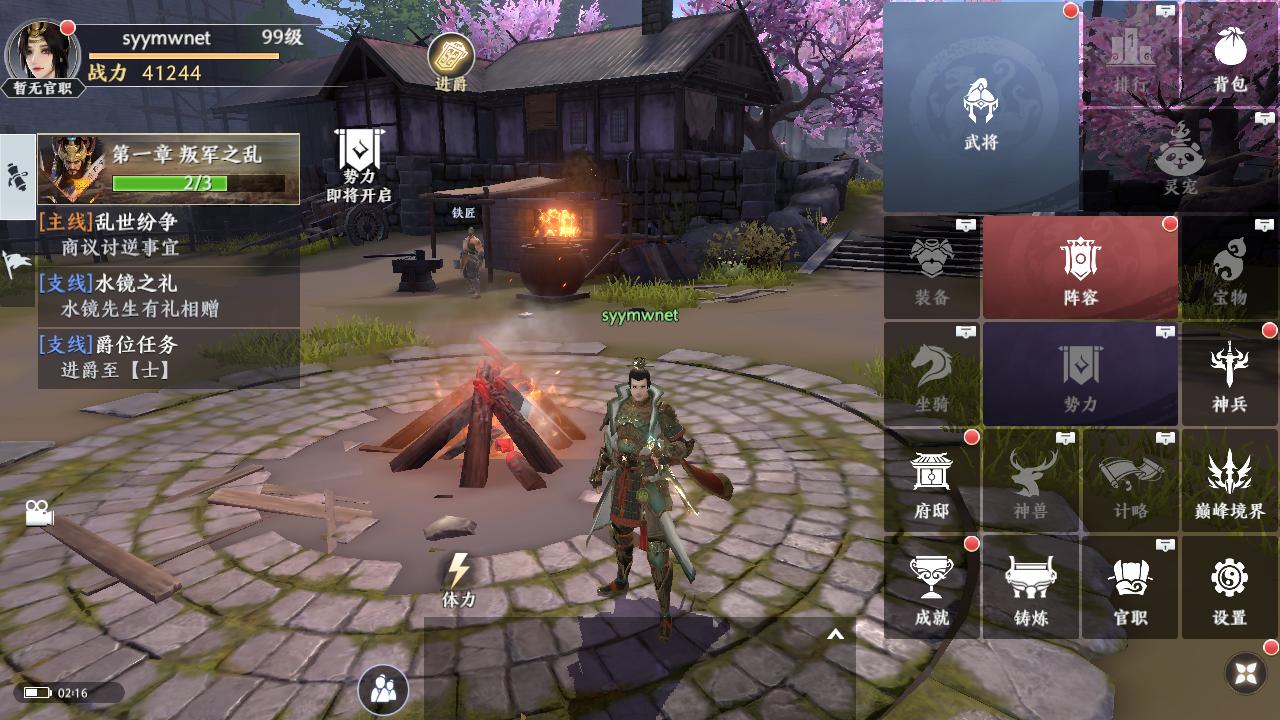View the 成就 achievements
This screenshot has width=1280, height=720.
[x=931, y=588]
